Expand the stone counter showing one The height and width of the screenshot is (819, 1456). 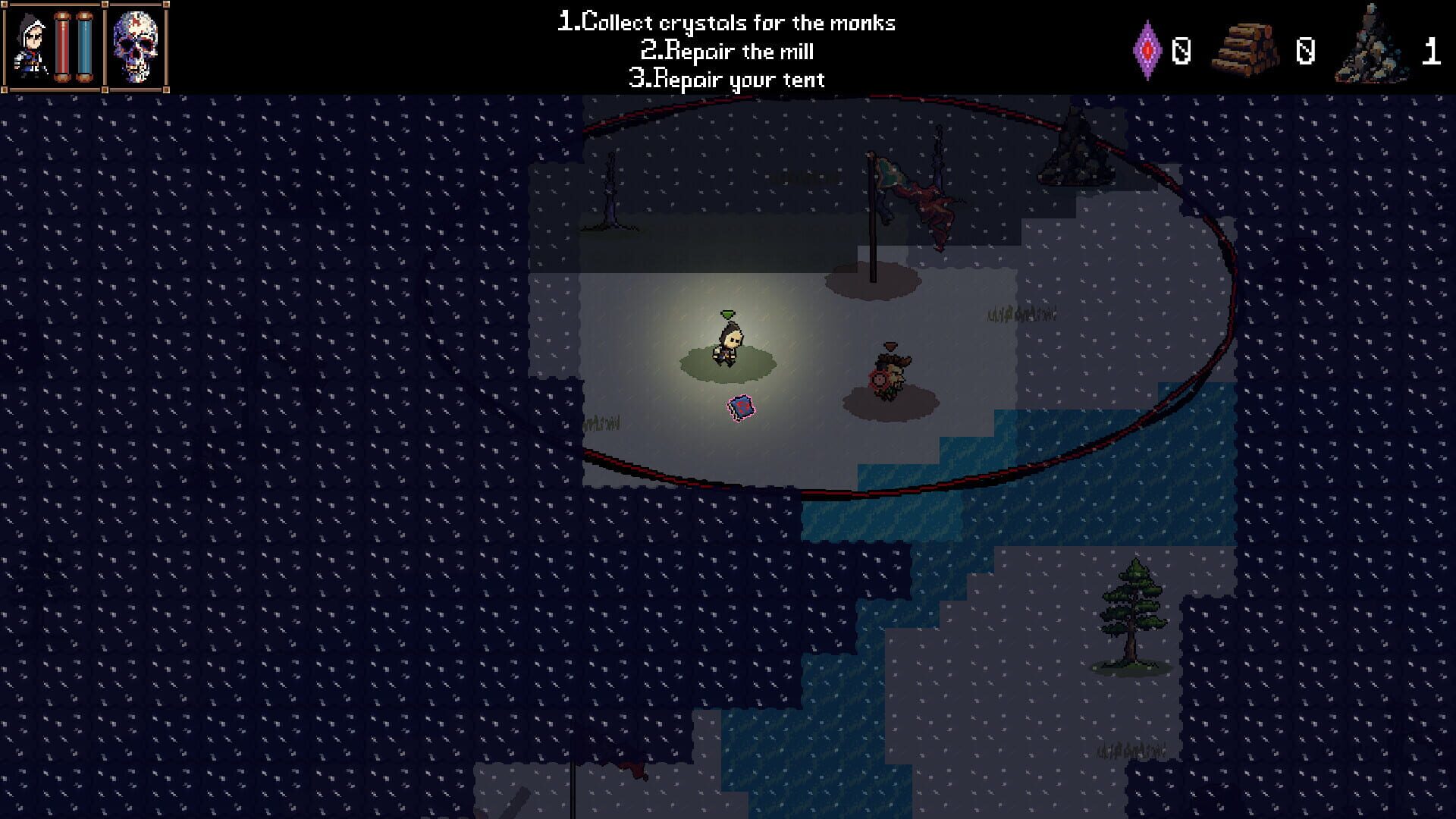click(1429, 52)
